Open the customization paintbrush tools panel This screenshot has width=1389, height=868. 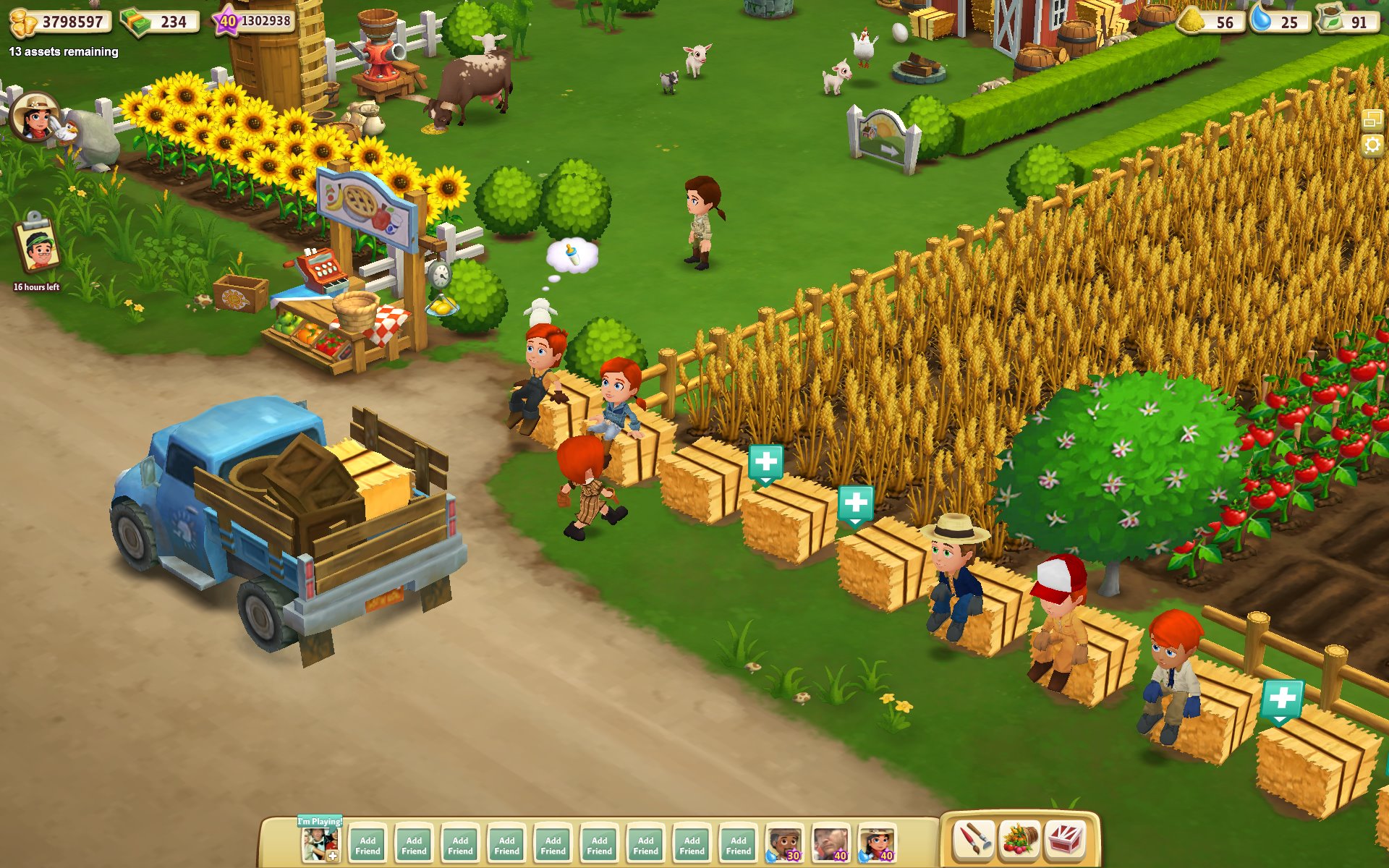point(973,841)
